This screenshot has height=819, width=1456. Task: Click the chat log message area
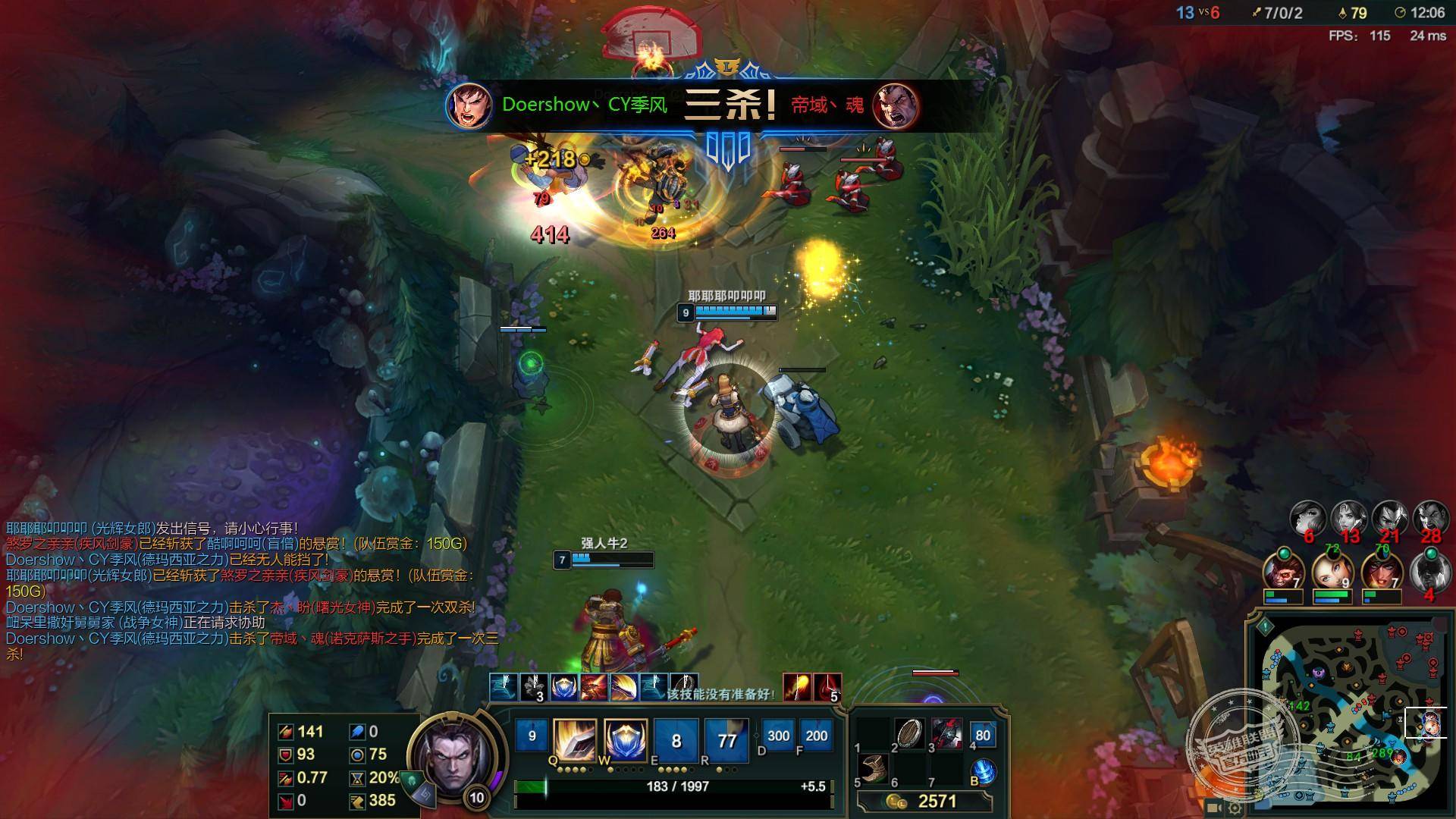243,591
